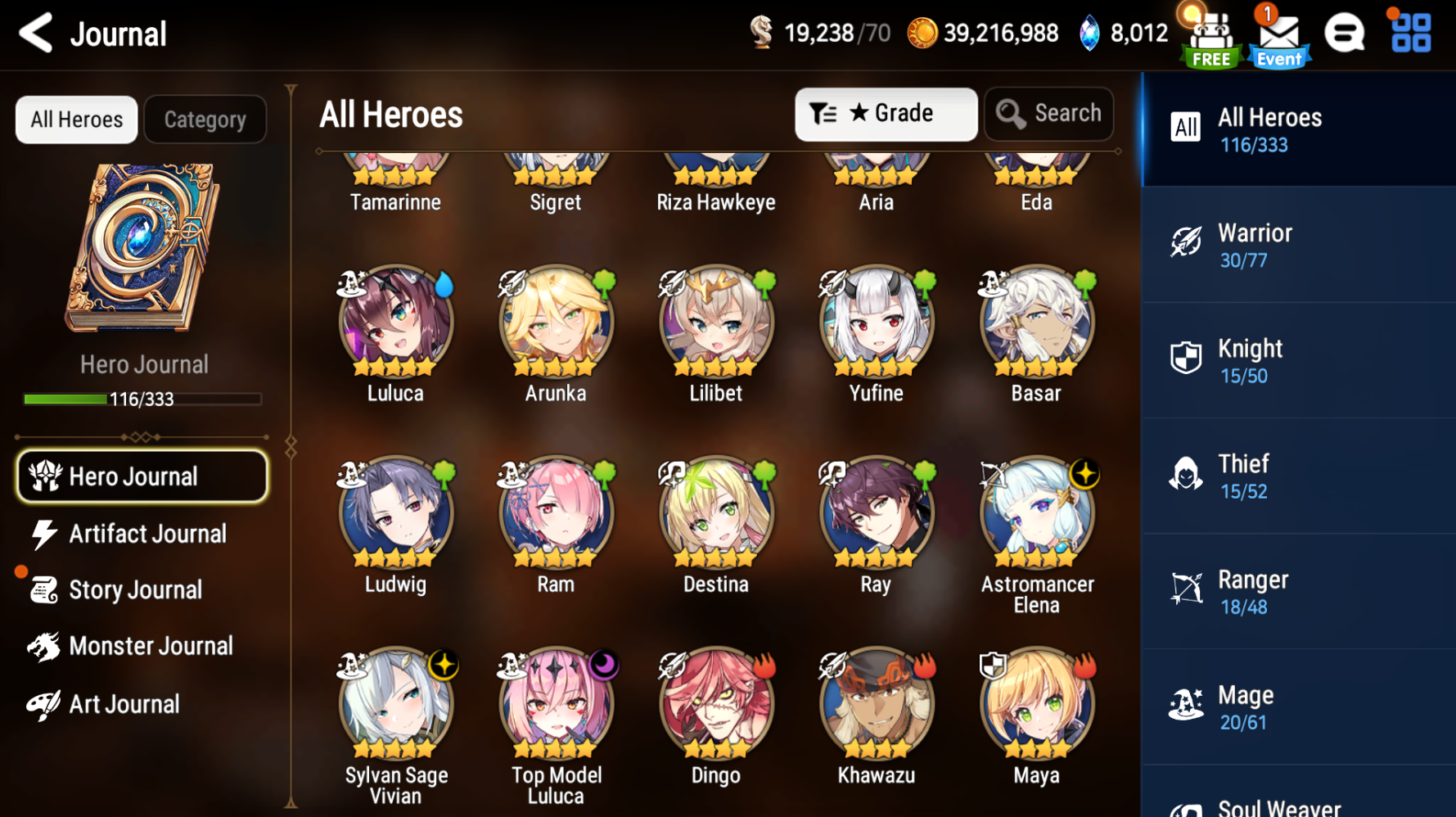
Task: Select the Knight class filter
Action: [x=1296, y=360]
